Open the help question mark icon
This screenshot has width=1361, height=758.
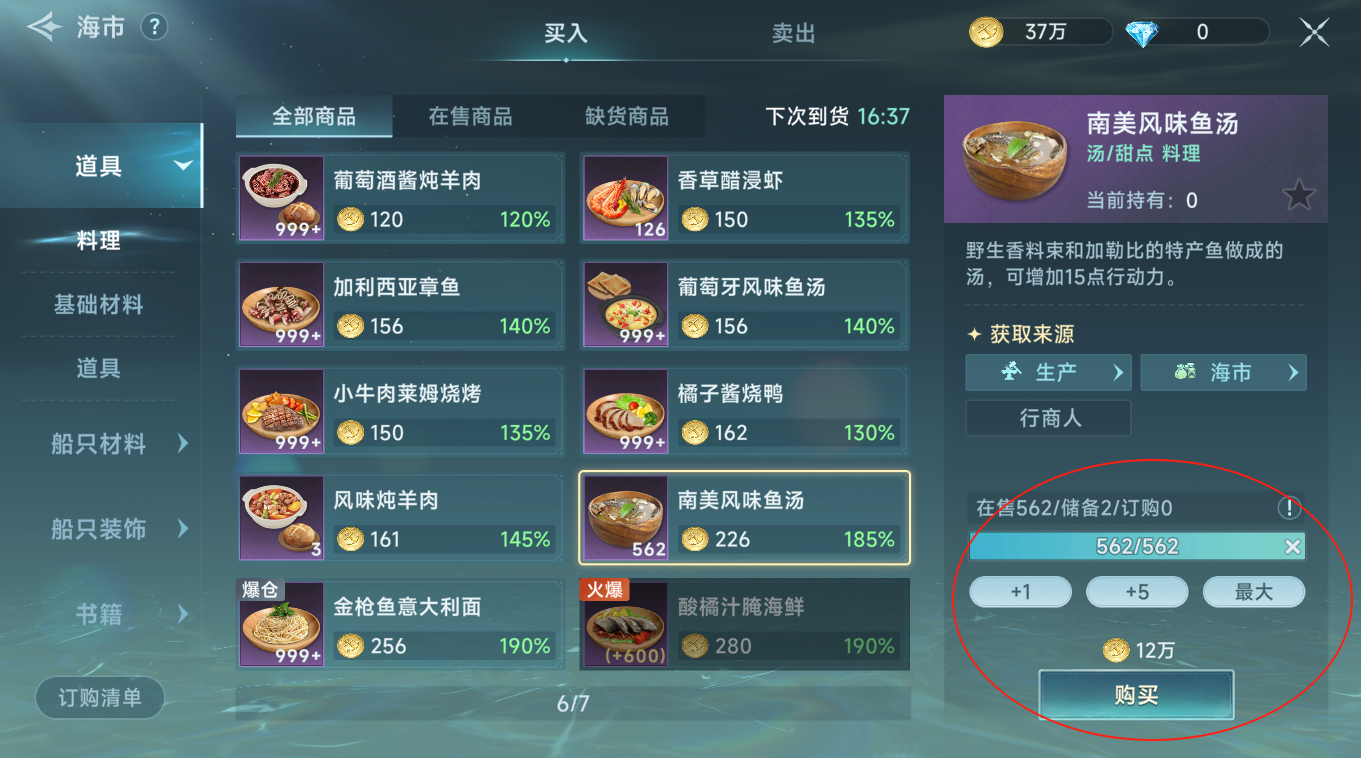(153, 27)
